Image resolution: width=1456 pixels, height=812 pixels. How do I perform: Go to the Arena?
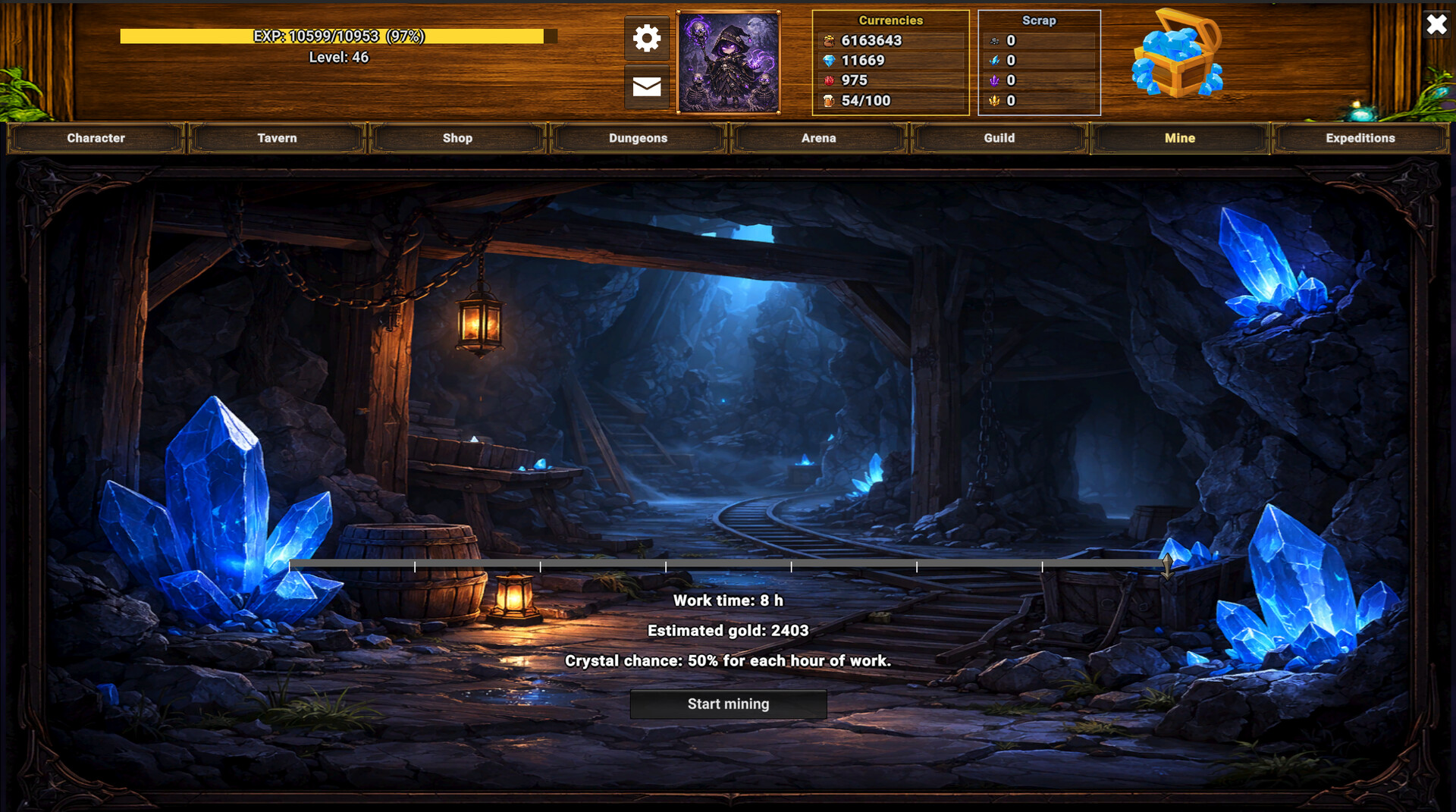818,138
